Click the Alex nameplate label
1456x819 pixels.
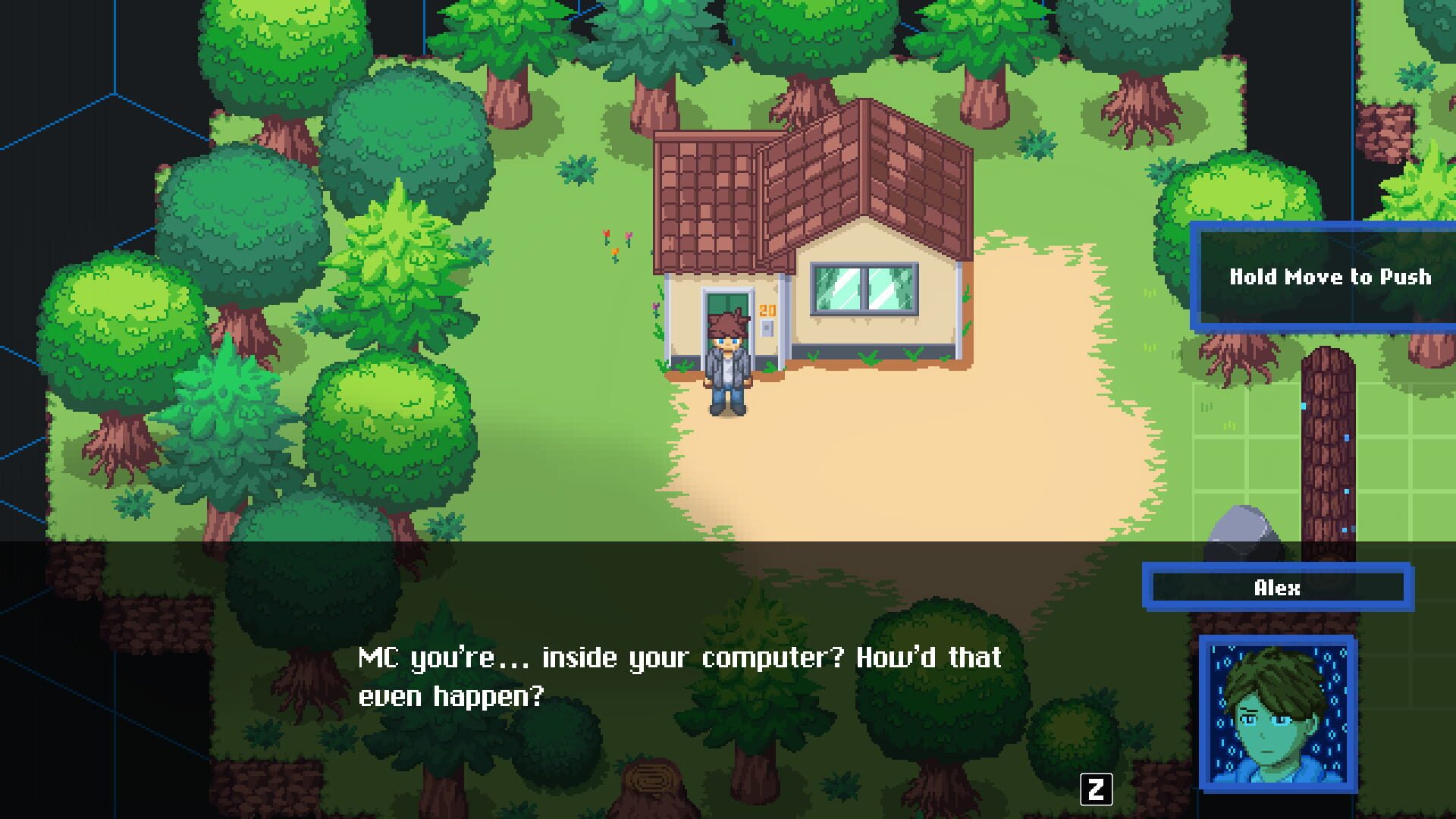(x=1276, y=588)
